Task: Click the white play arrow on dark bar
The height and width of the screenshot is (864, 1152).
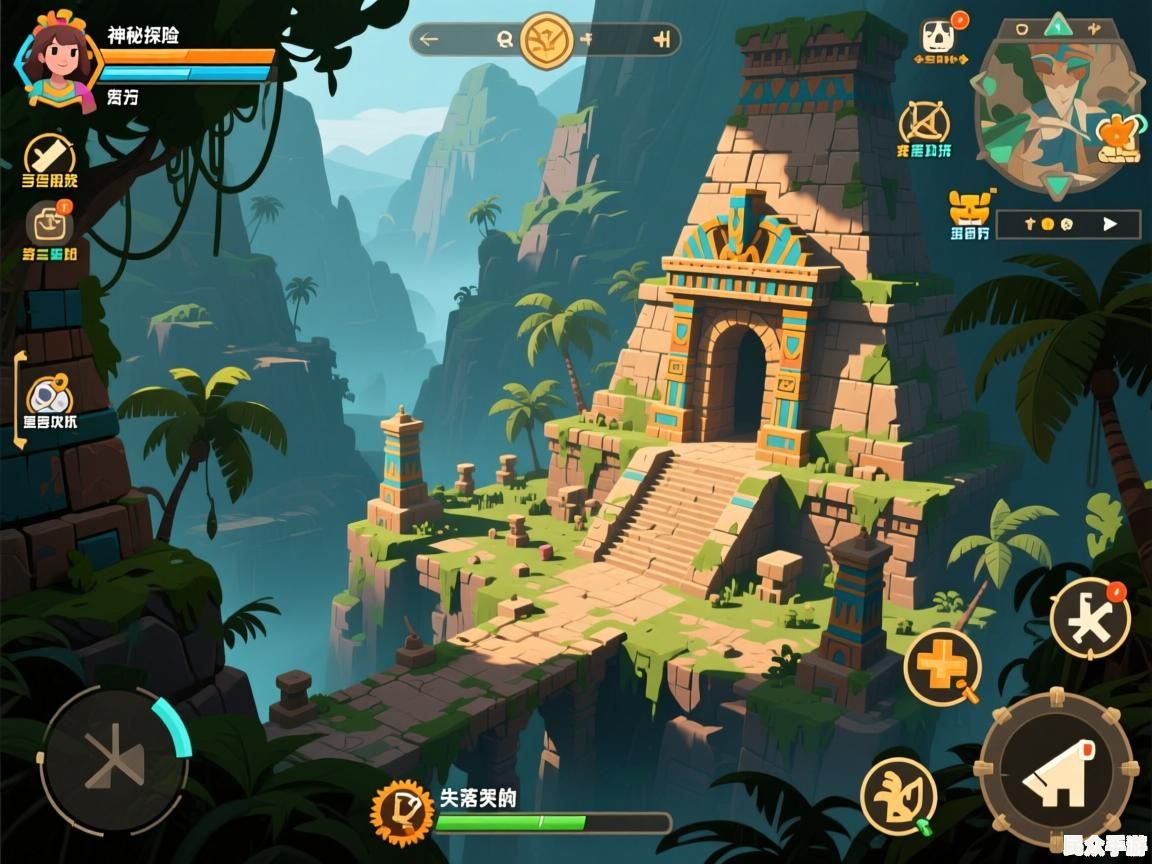Action: click(1109, 224)
